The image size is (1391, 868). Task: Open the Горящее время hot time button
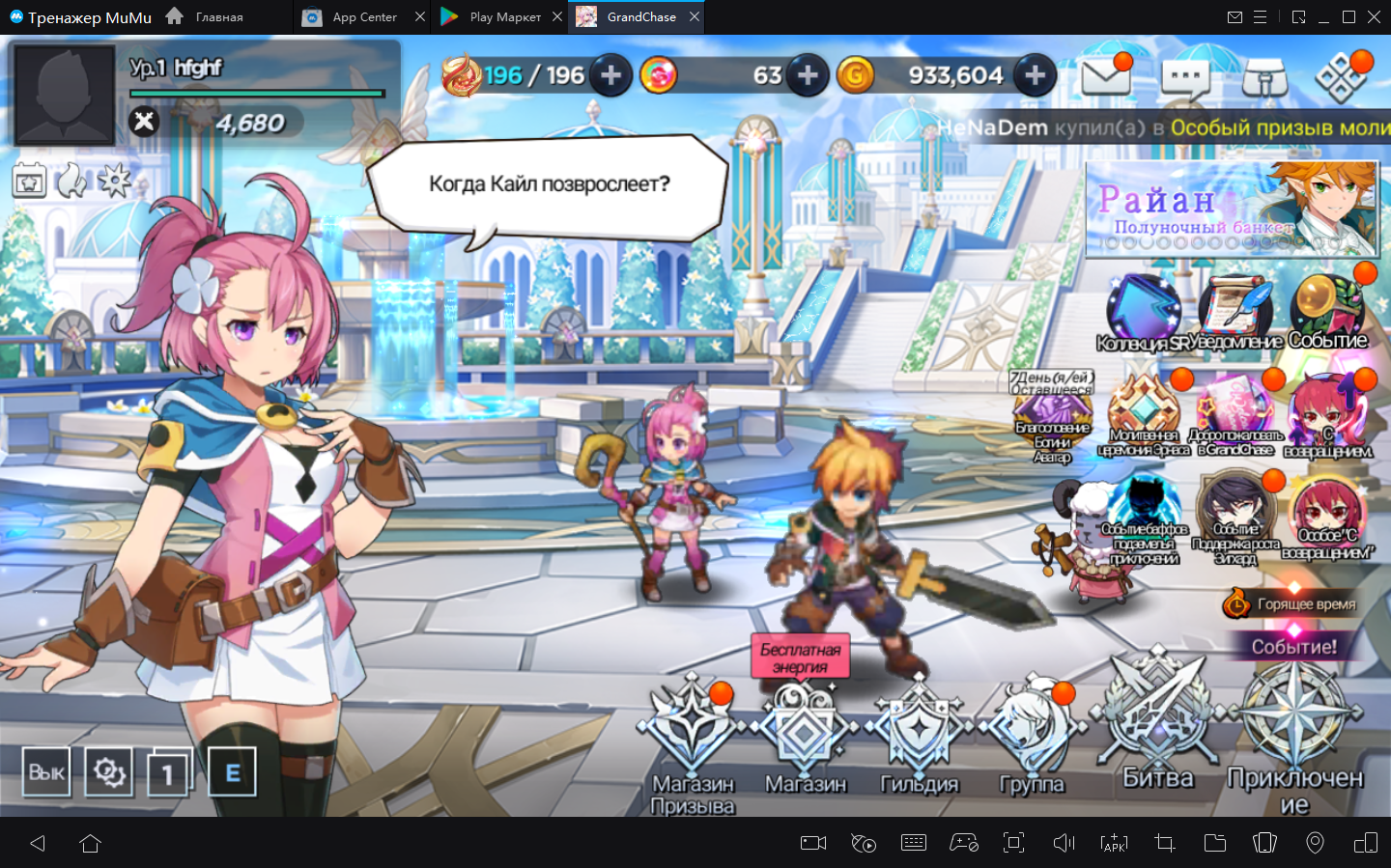(x=1291, y=604)
